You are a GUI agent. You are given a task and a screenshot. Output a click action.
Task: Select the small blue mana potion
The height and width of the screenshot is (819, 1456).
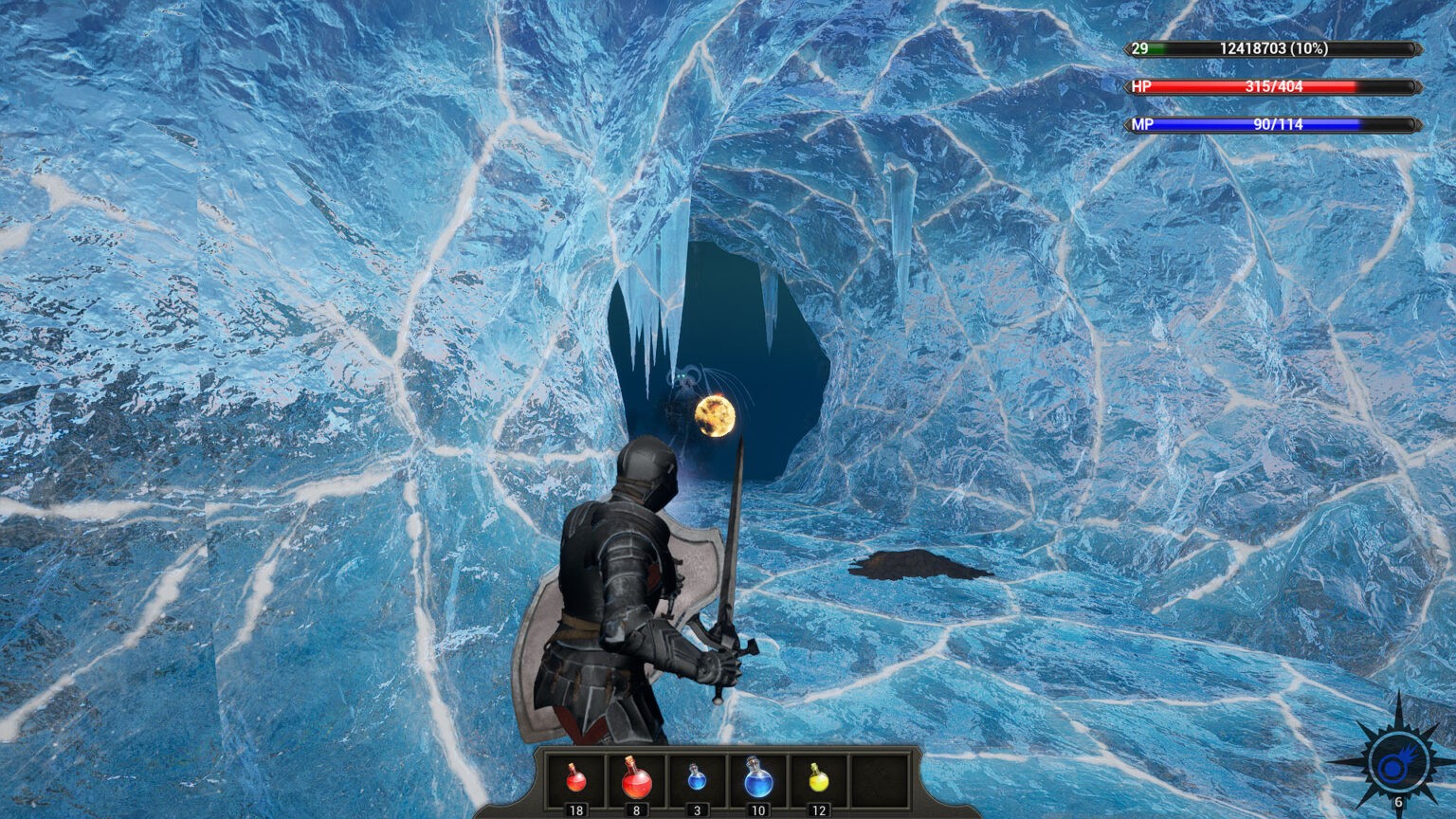[697, 779]
